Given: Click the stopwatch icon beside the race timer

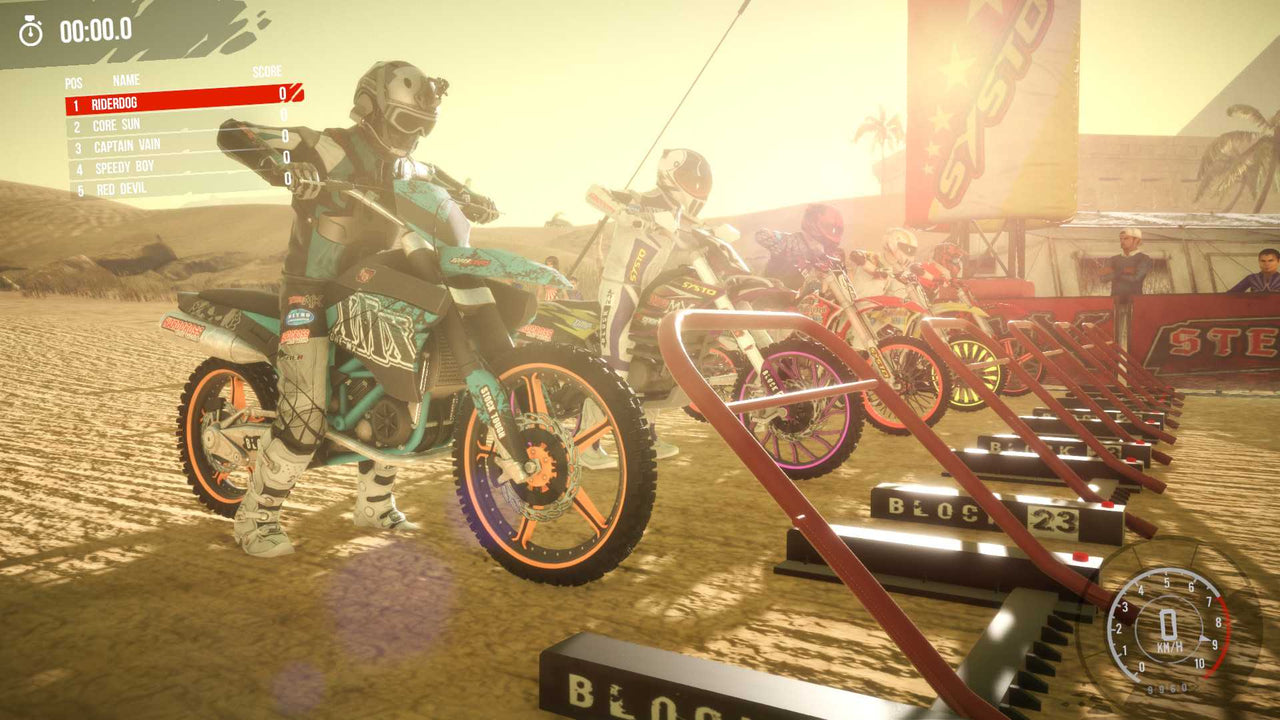Looking at the screenshot, I should [33, 29].
